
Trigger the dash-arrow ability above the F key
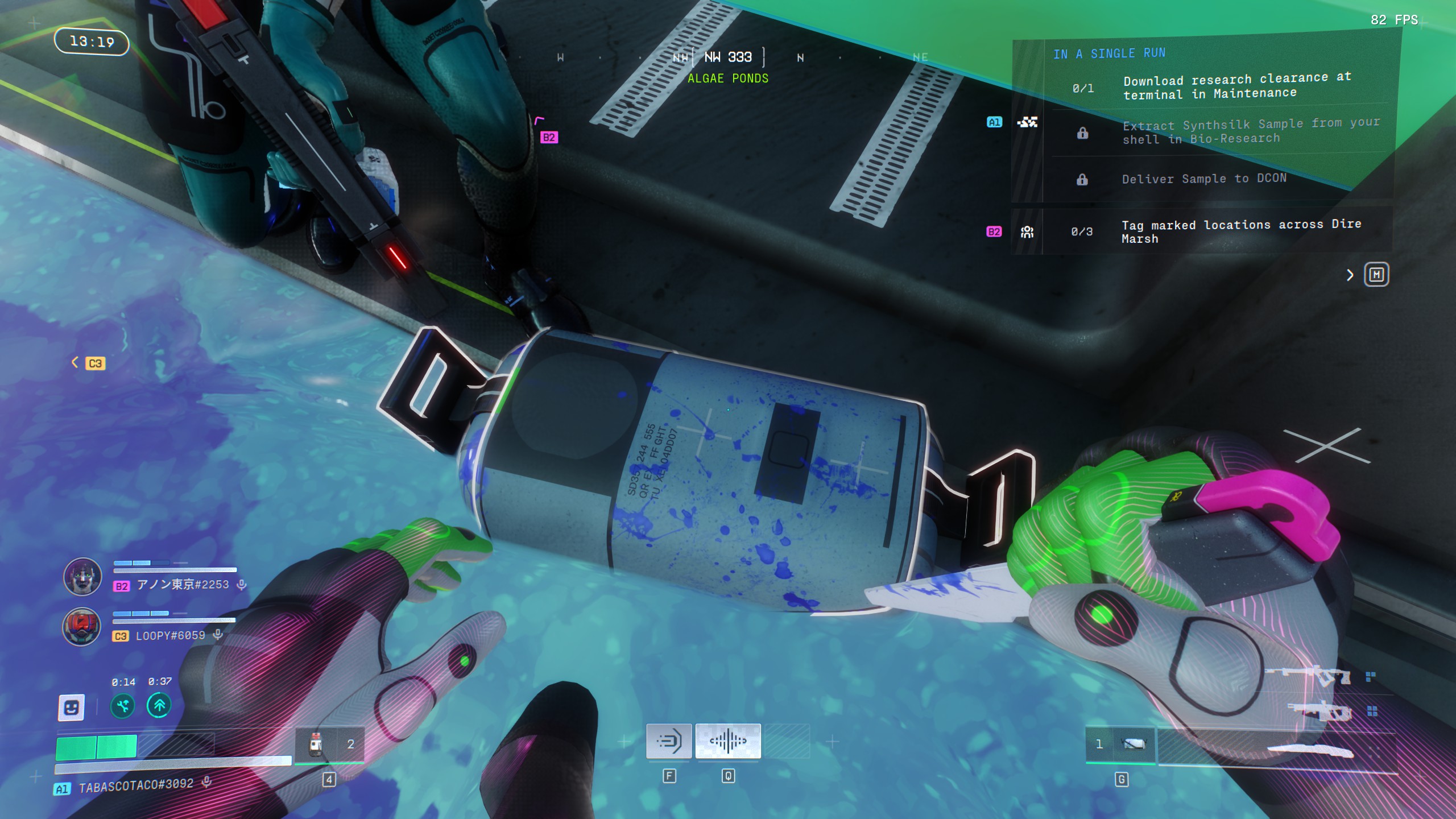pos(669,741)
